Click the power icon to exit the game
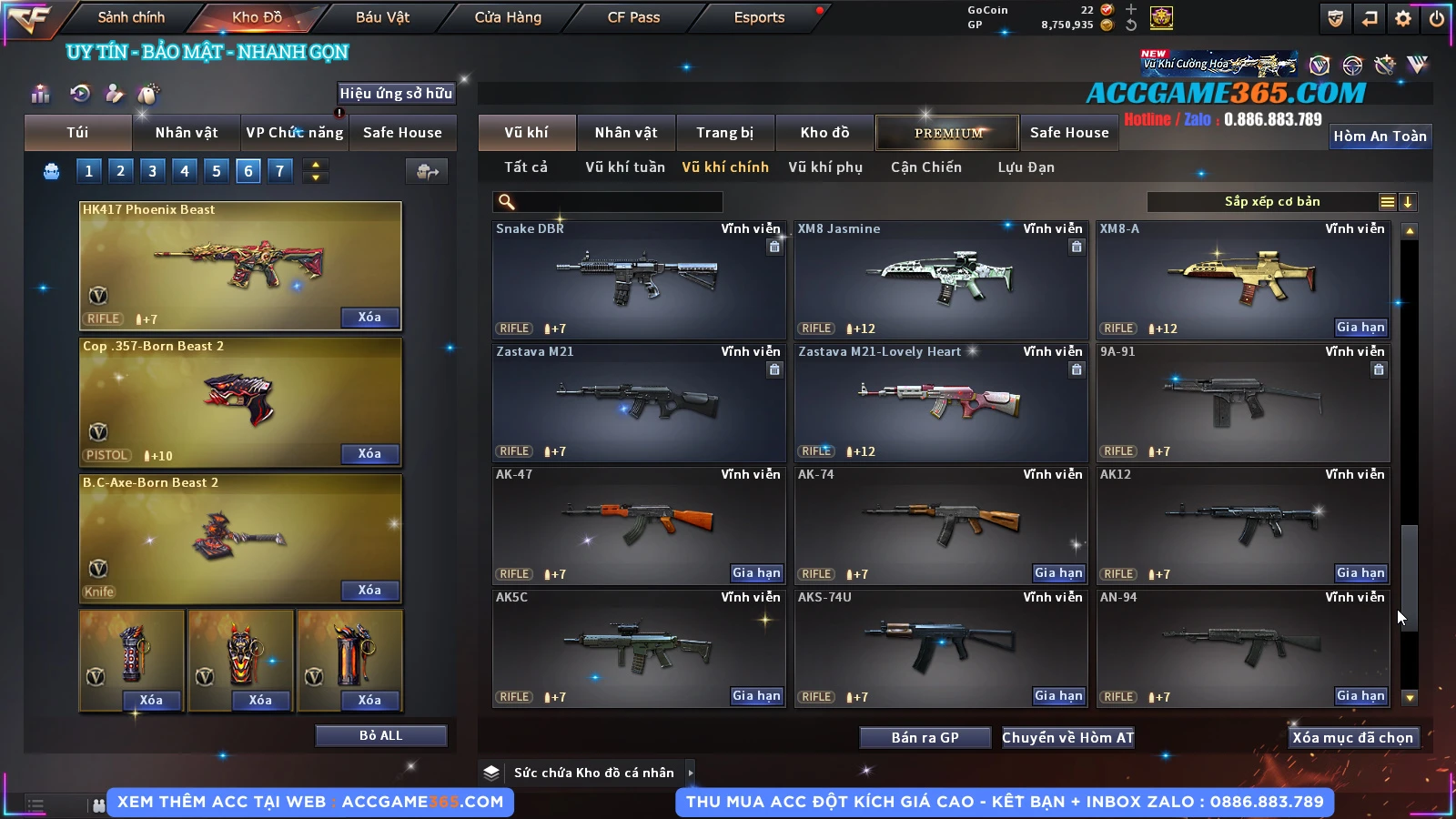 (x=1436, y=18)
